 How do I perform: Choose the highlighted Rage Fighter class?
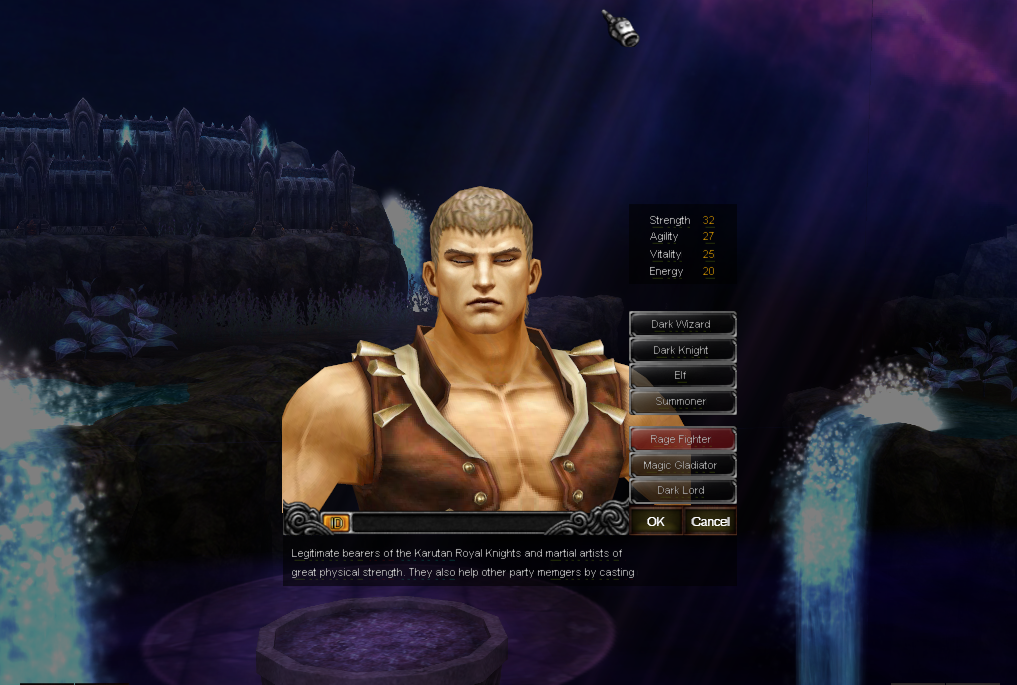[682, 439]
